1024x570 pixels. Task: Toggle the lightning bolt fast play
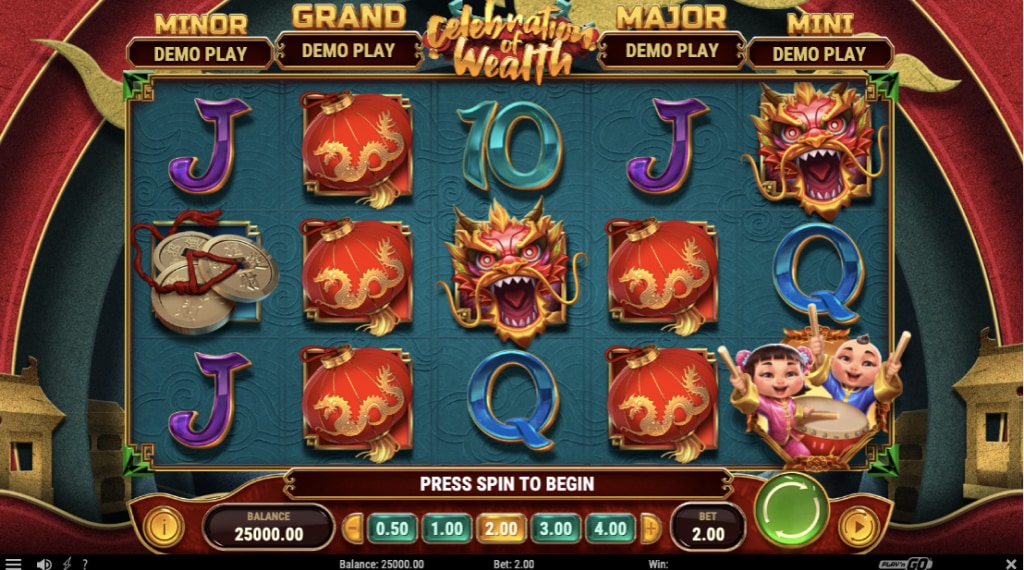coord(67,564)
